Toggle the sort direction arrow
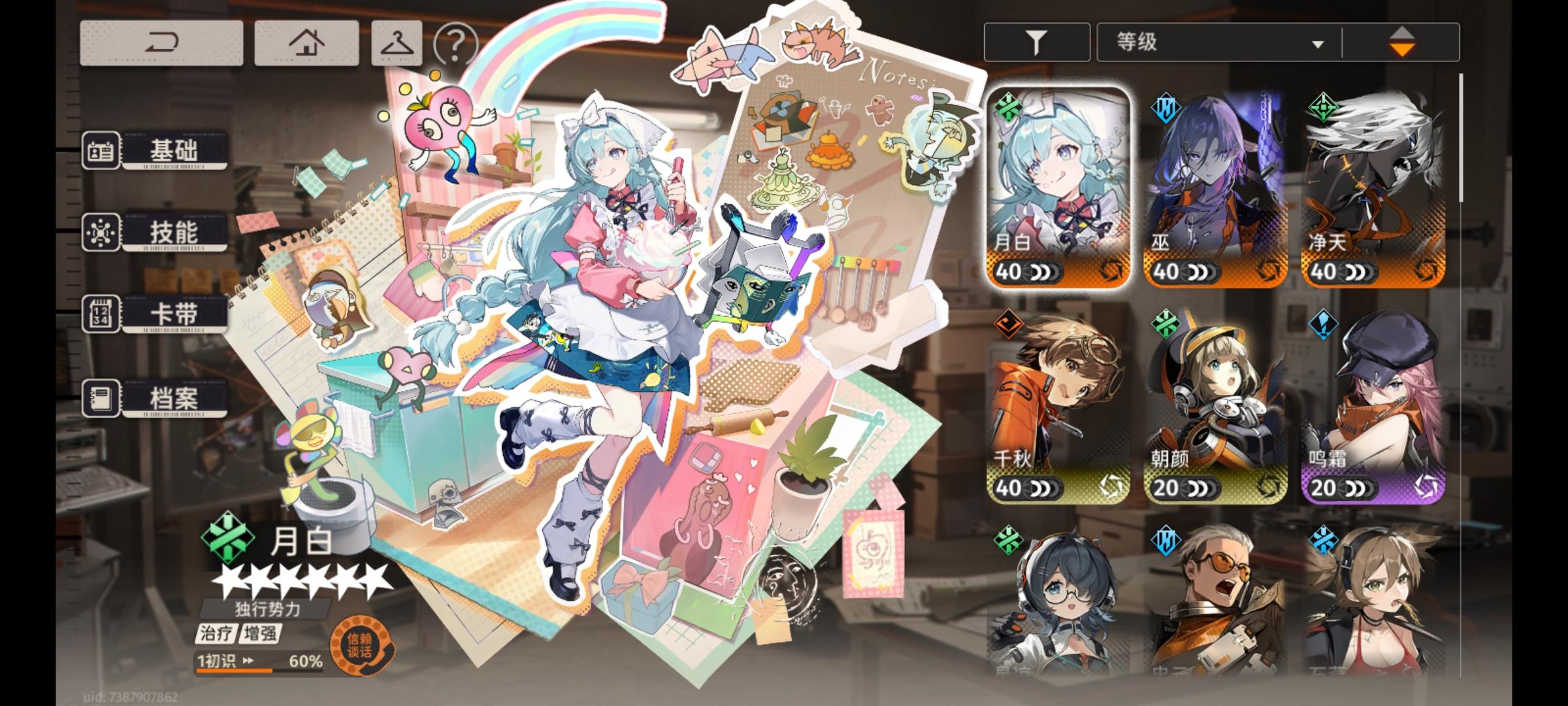Image resolution: width=1568 pixels, height=706 pixels. click(1403, 41)
